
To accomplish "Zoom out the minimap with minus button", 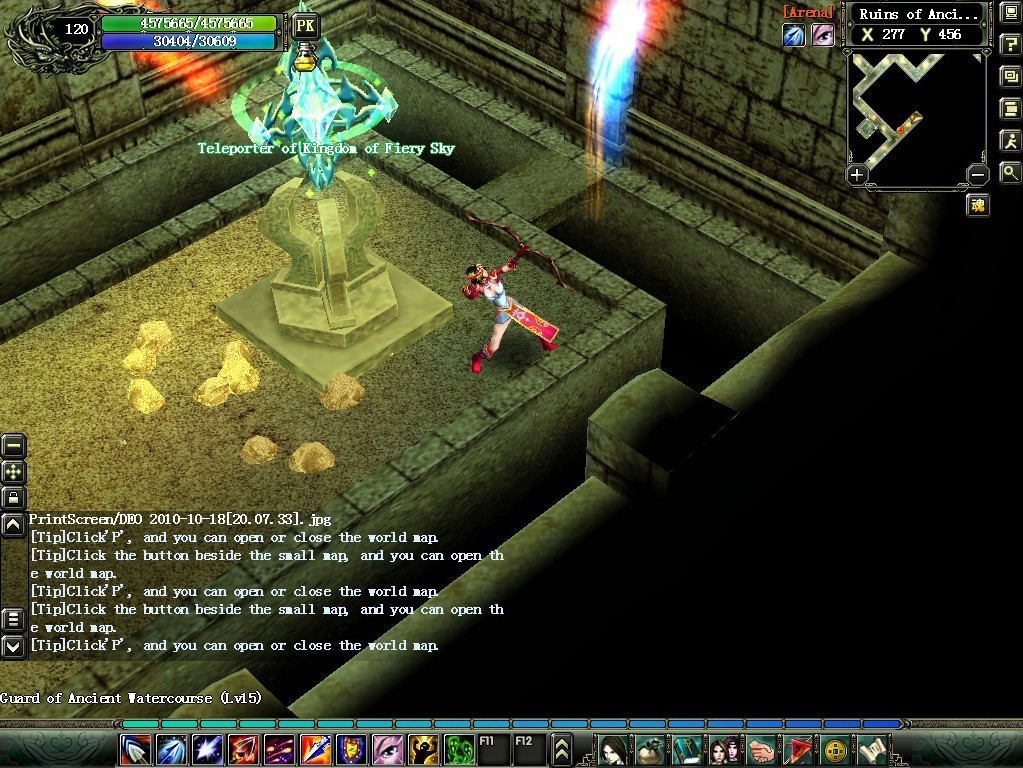I will [x=978, y=175].
